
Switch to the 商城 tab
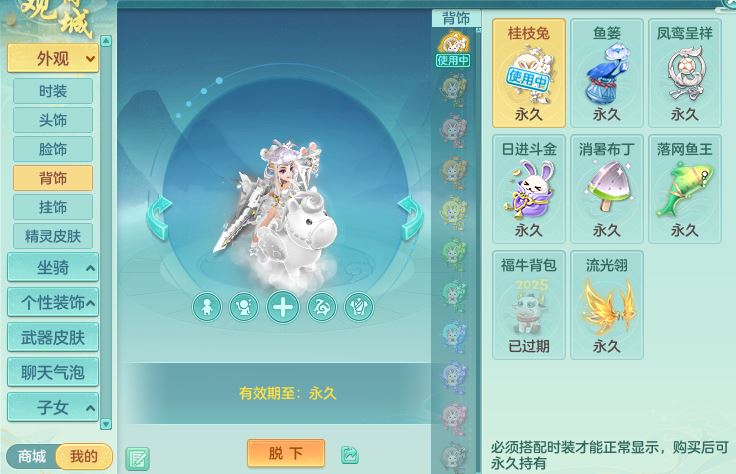tap(32, 457)
